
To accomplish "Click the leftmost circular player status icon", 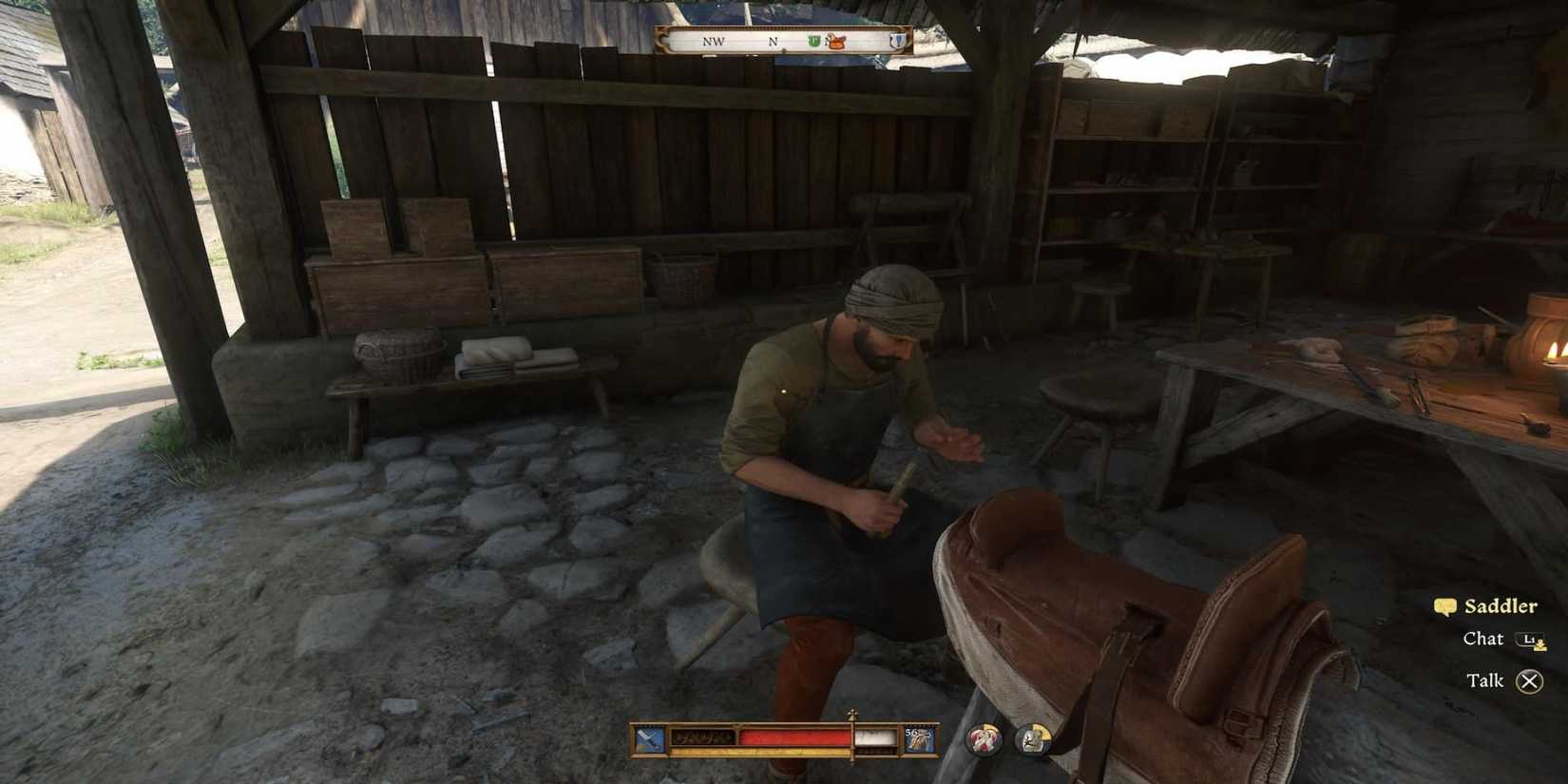I will point(985,739).
